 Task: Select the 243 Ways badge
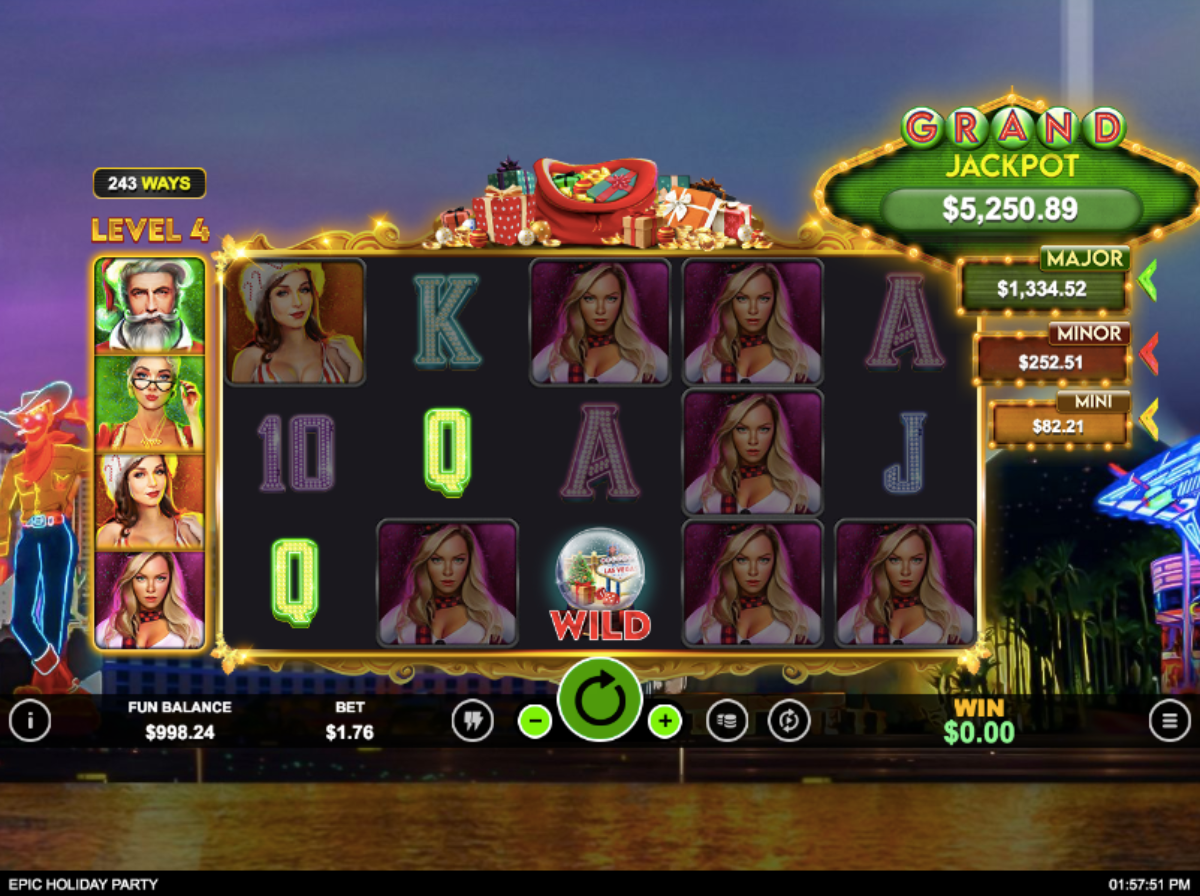pyautogui.click(x=149, y=184)
